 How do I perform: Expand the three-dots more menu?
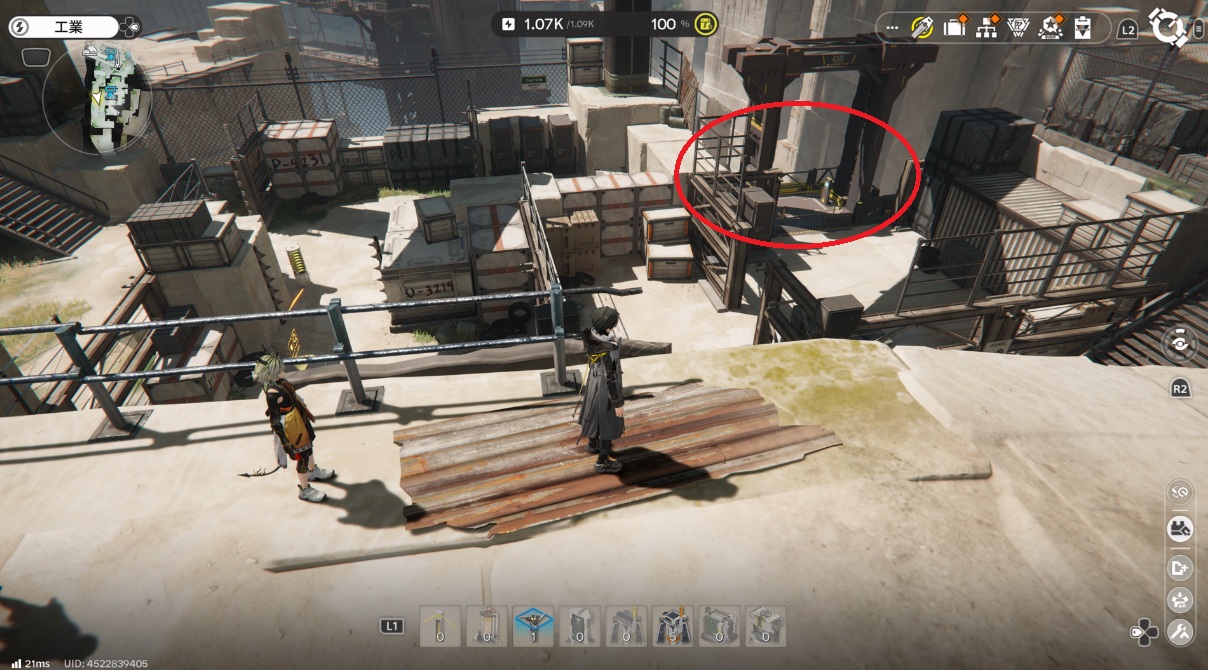click(893, 28)
